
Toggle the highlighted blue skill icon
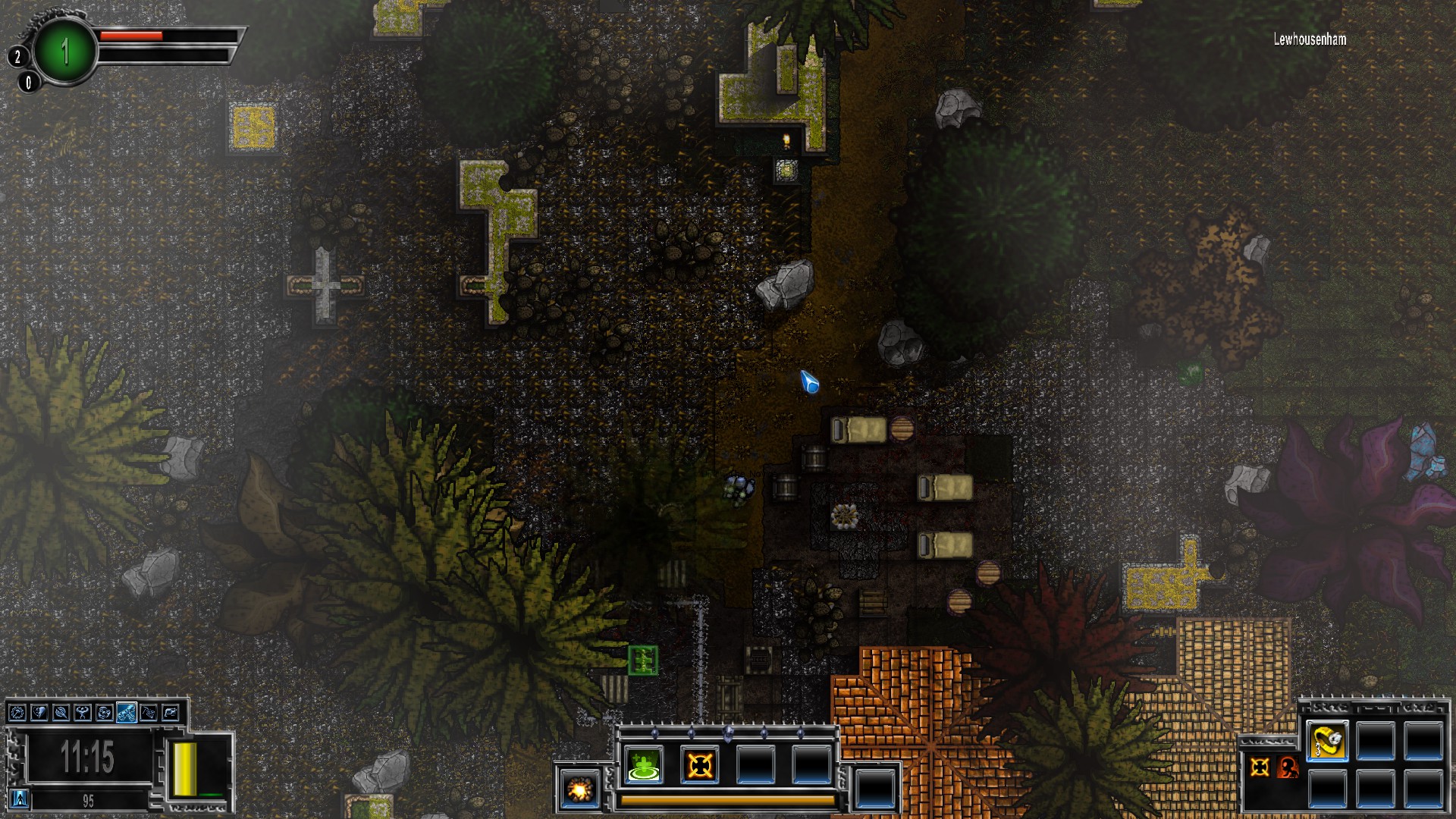127,714
